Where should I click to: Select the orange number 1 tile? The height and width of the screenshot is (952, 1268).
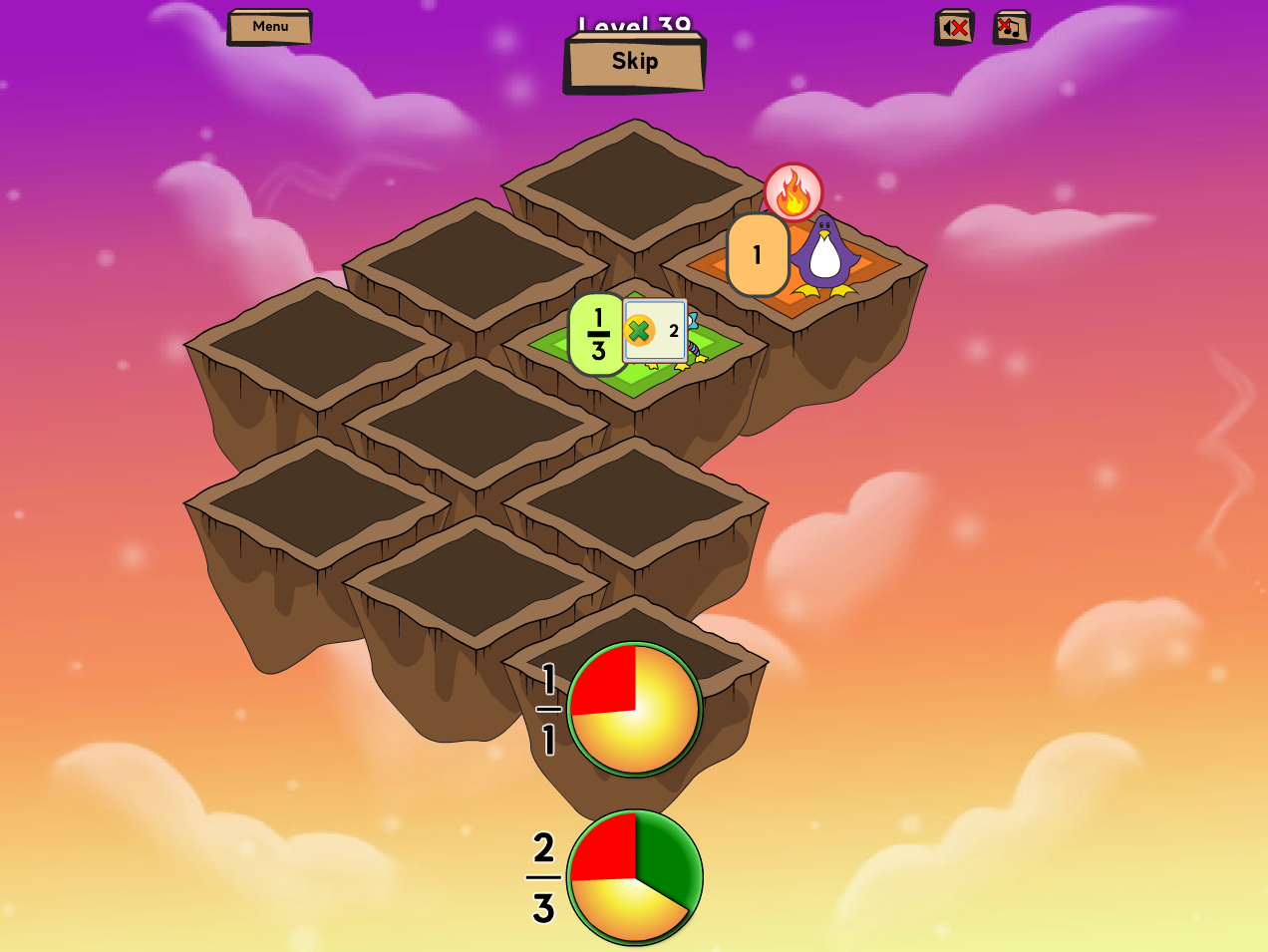tap(758, 255)
